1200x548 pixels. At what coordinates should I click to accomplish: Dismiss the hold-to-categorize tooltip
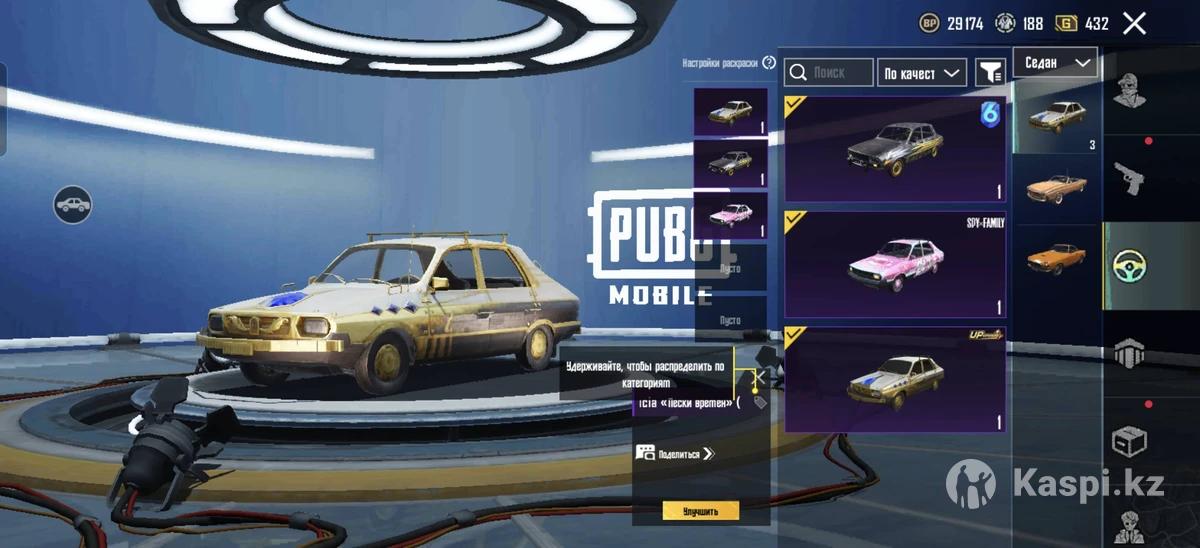(760, 377)
